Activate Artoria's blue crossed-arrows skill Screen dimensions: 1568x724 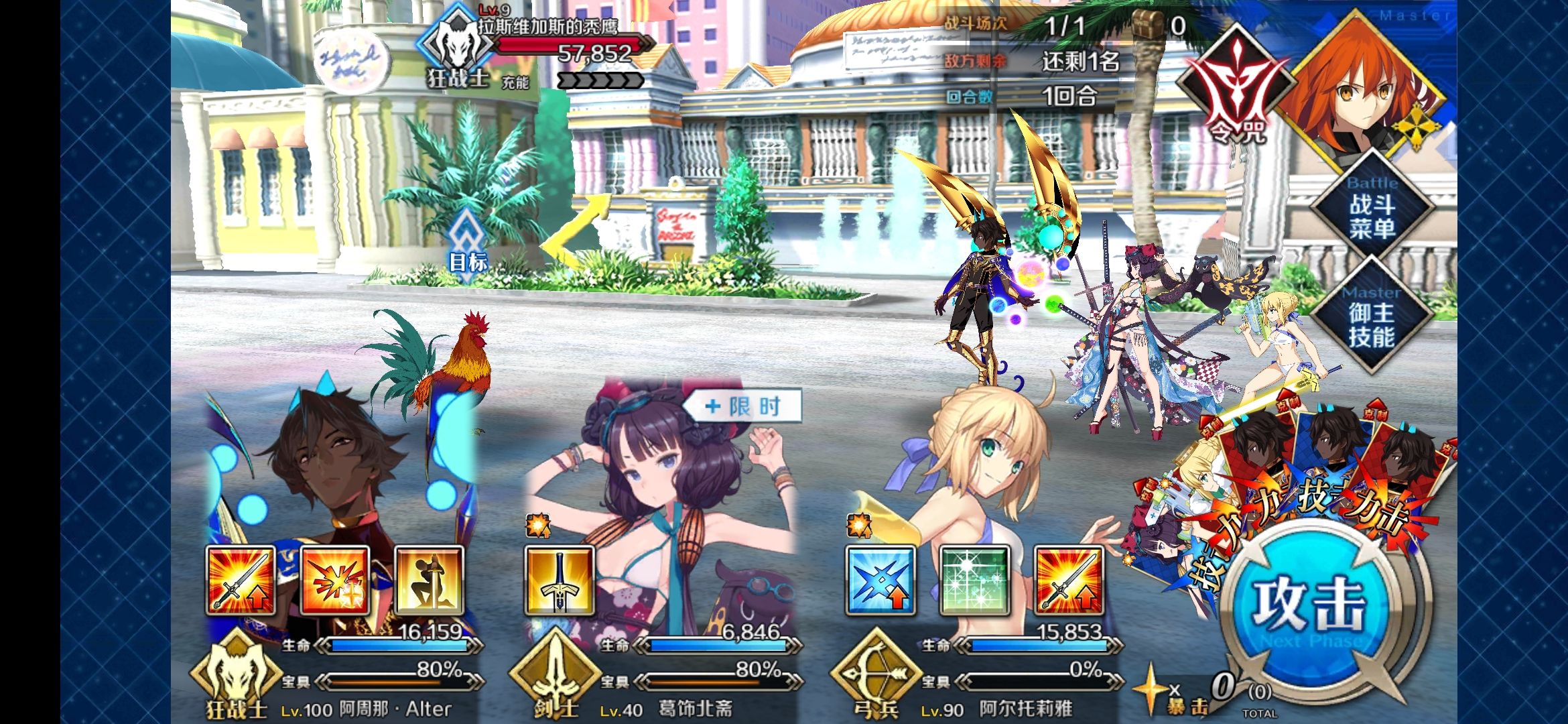(880, 581)
